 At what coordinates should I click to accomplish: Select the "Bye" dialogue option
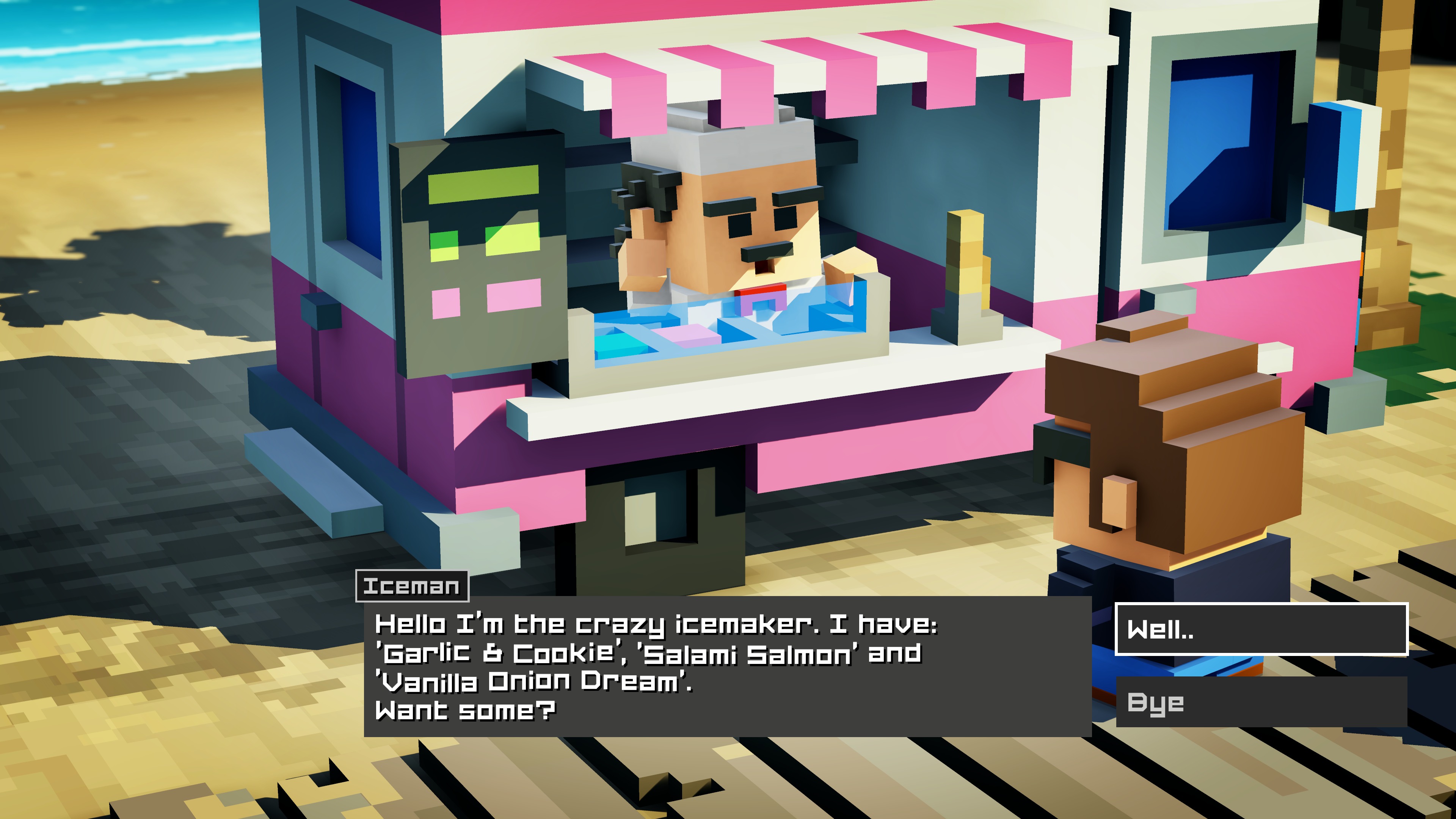[1261, 702]
